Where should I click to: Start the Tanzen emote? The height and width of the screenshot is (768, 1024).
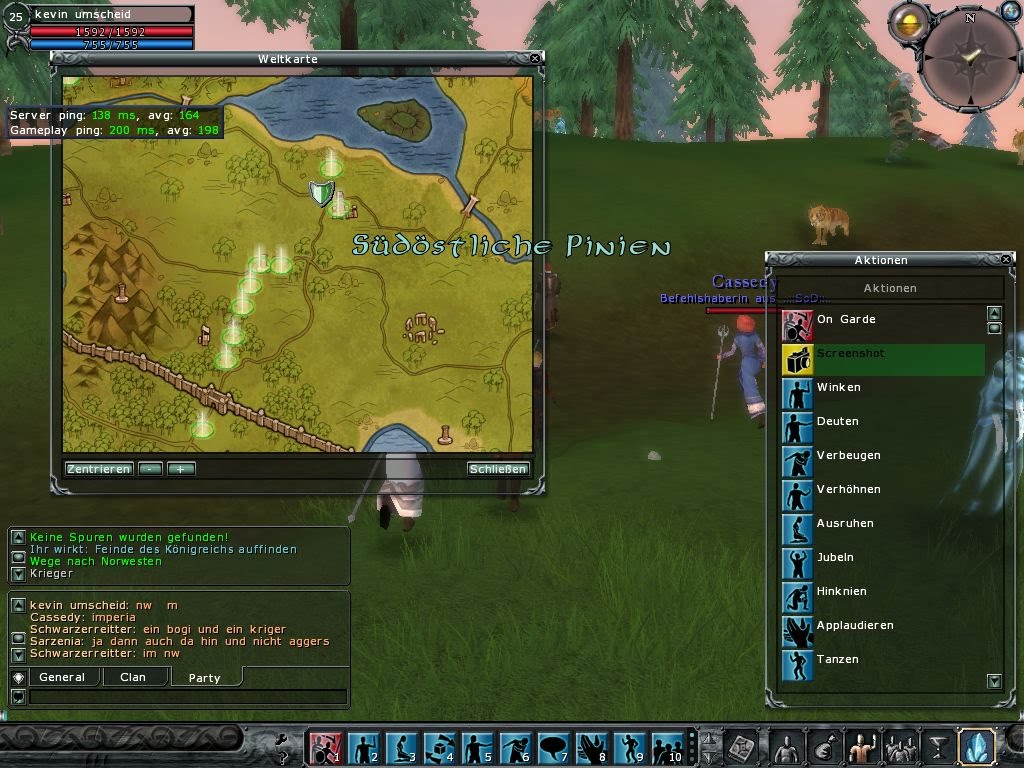point(837,660)
